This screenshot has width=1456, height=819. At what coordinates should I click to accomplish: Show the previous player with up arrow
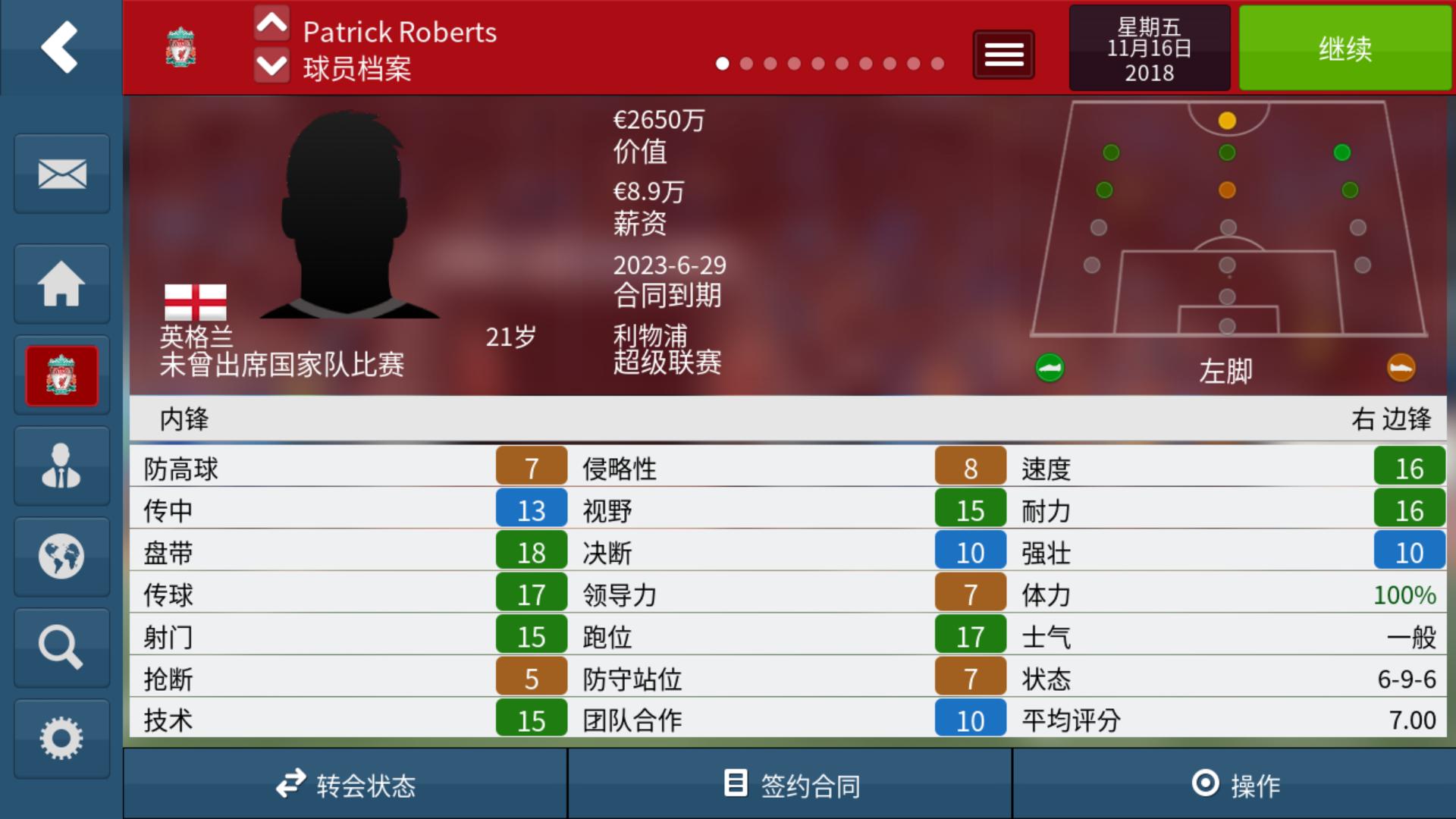pyautogui.click(x=271, y=24)
